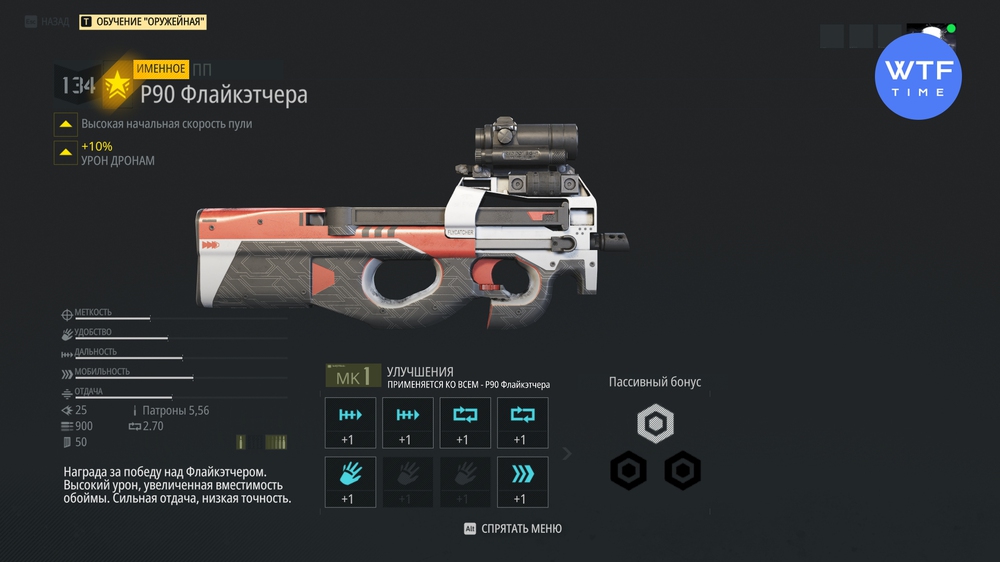Select the high muzzle velocity perk icon
This screenshot has width=1000, height=562.
[66, 124]
